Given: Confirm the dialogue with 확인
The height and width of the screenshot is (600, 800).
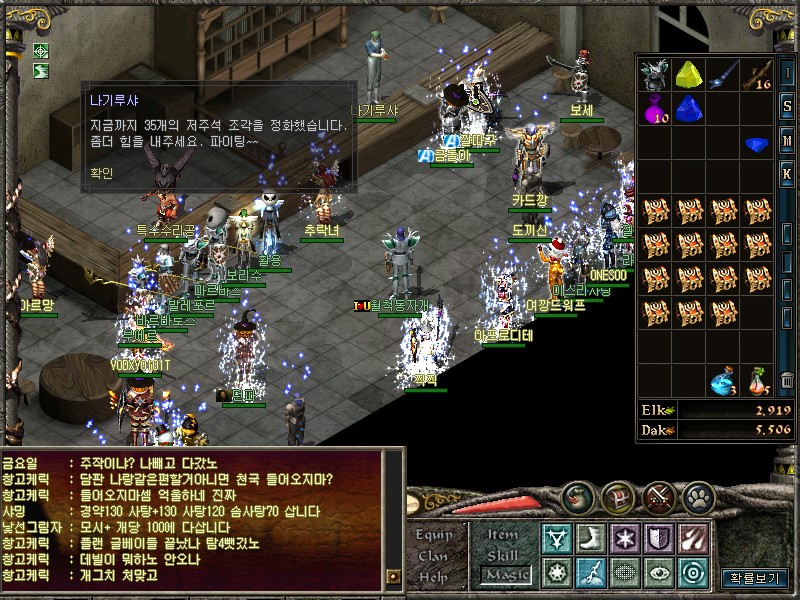Looking at the screenshot, I should 100,172.
